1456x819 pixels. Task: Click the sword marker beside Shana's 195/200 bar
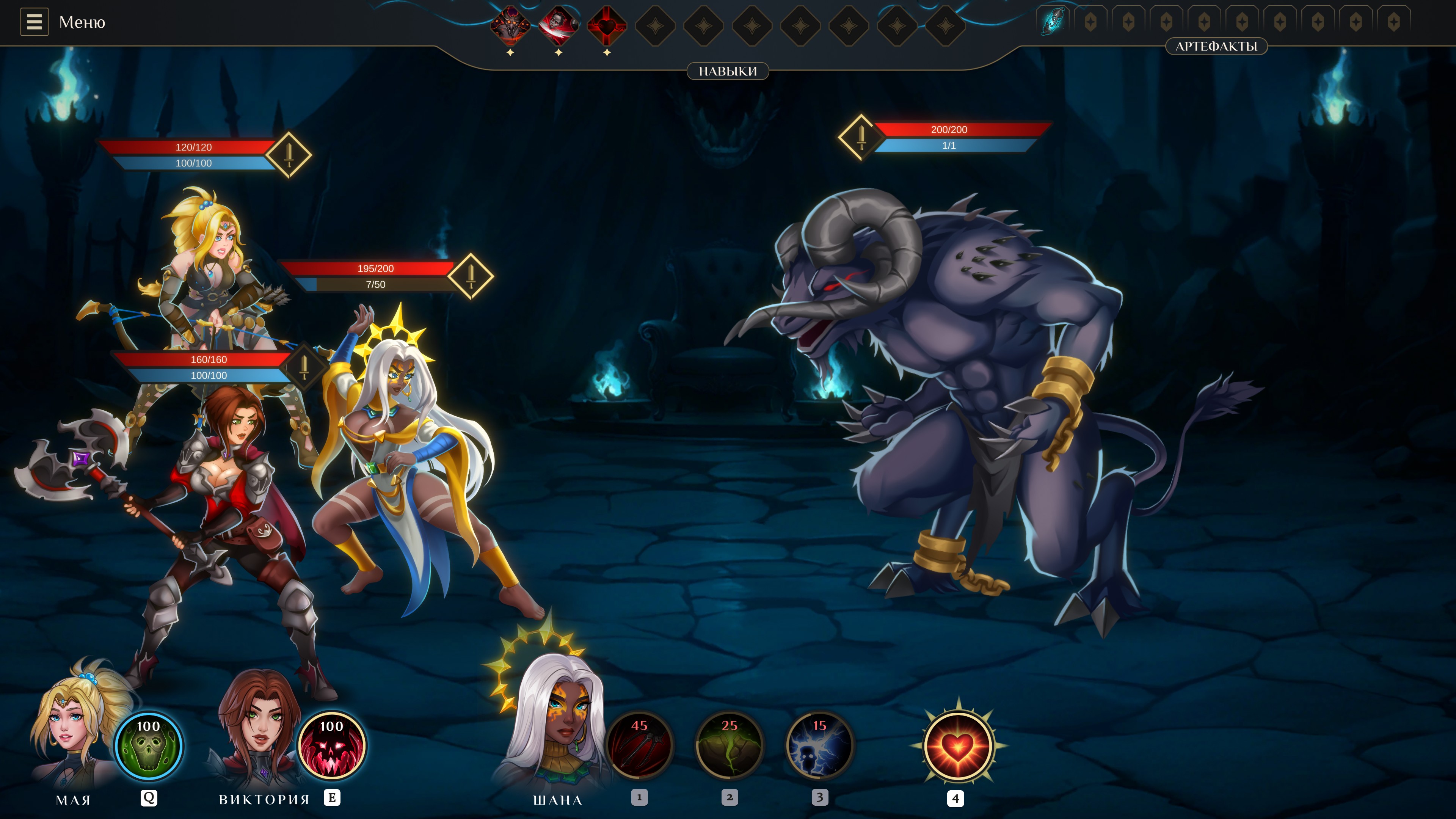pos(471,276)
